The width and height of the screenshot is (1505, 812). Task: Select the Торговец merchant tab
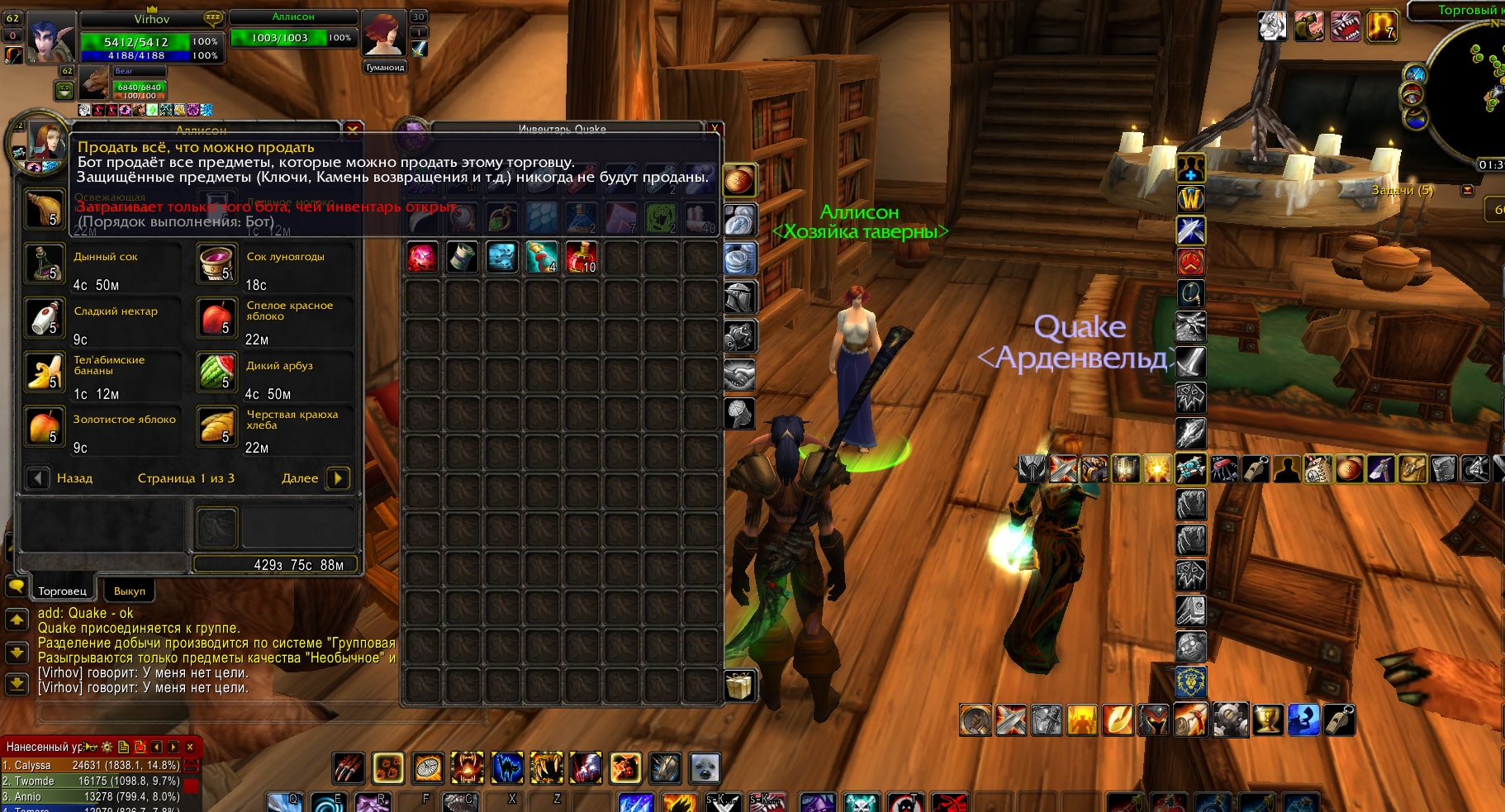pyautogui.click(x=62, y=591)
